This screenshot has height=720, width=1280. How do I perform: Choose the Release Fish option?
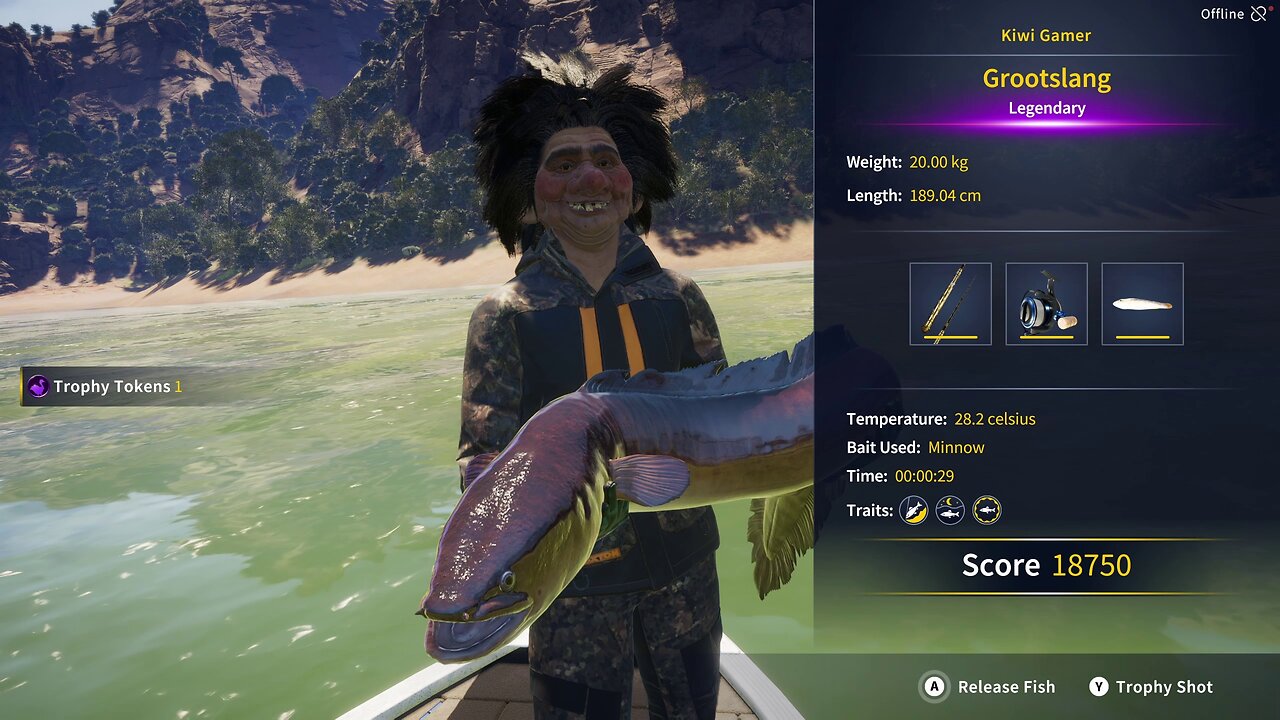coord(988,687)
